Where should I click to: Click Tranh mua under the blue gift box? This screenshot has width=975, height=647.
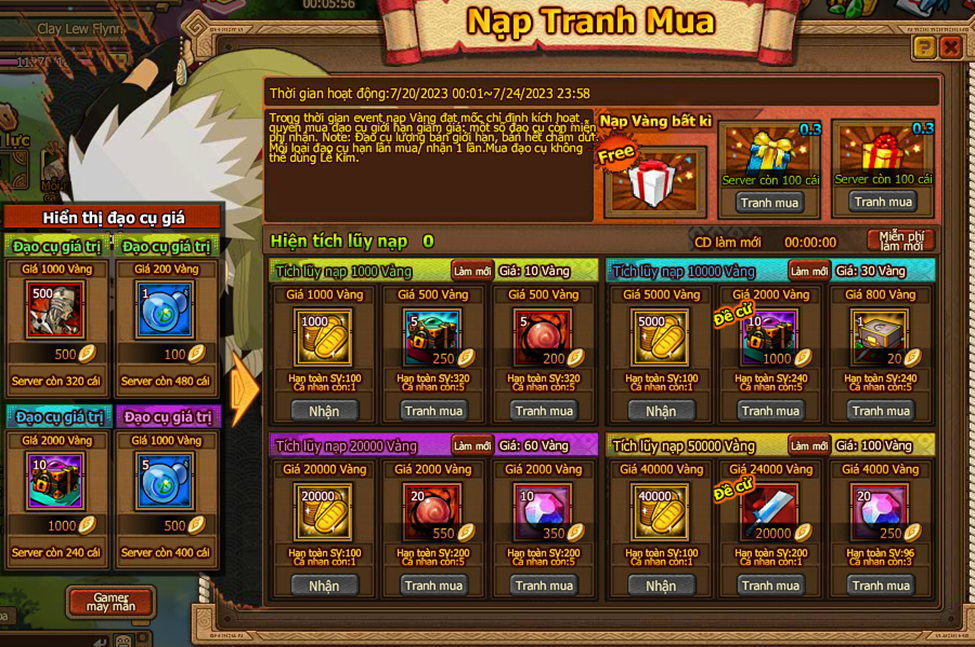click(769, 202)
